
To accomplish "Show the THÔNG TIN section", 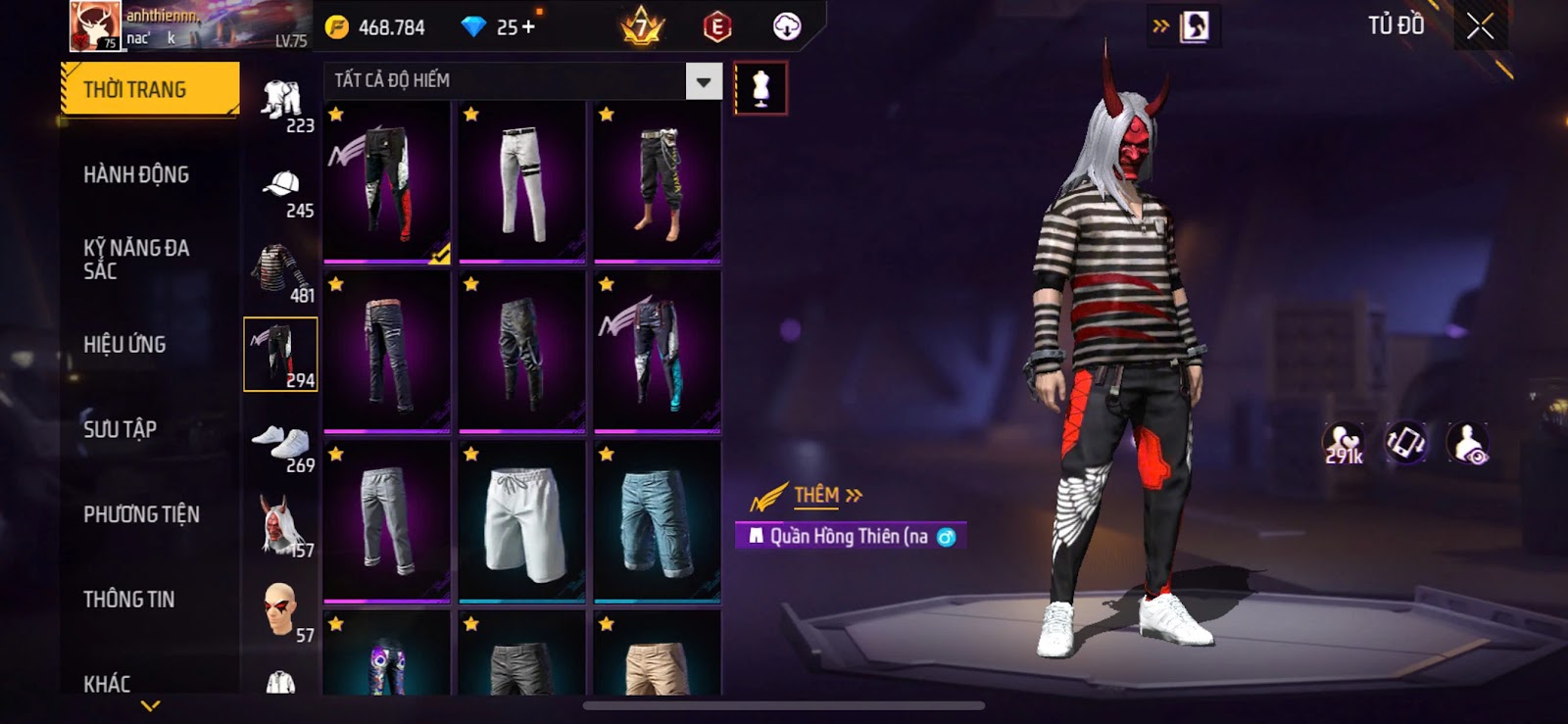I will click(128, 599).
